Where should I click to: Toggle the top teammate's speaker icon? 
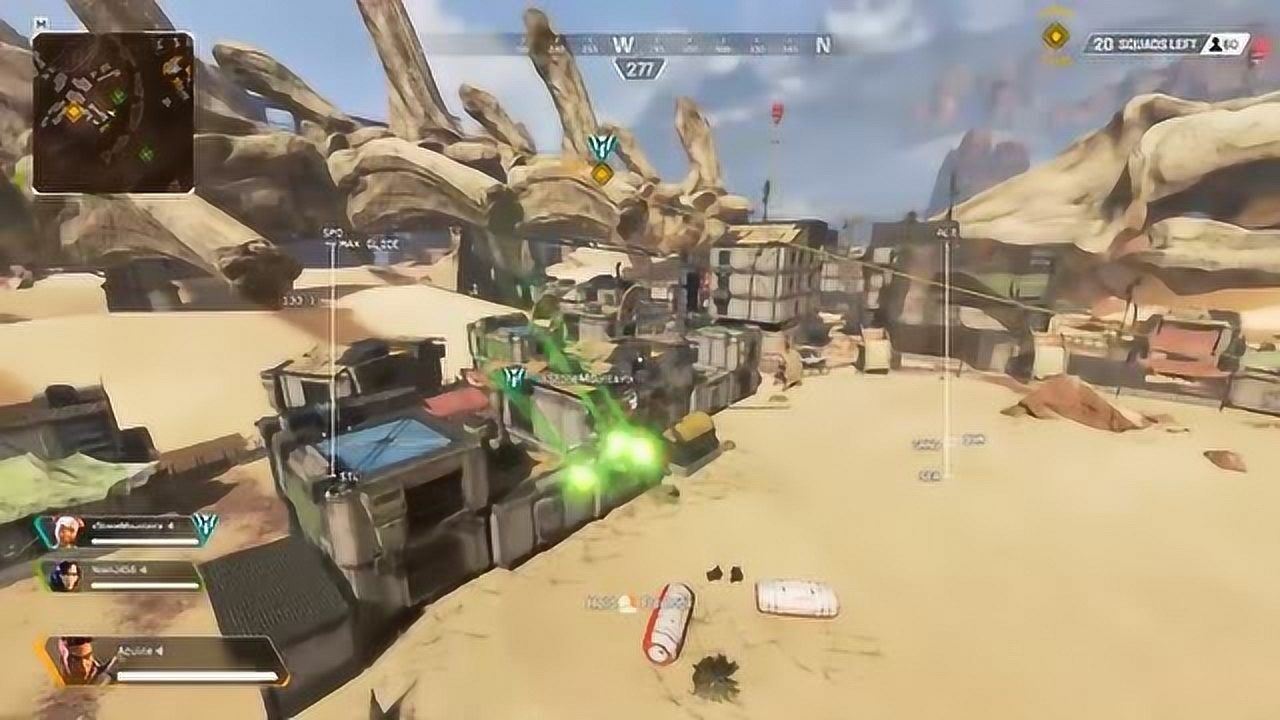coord(170,526)
